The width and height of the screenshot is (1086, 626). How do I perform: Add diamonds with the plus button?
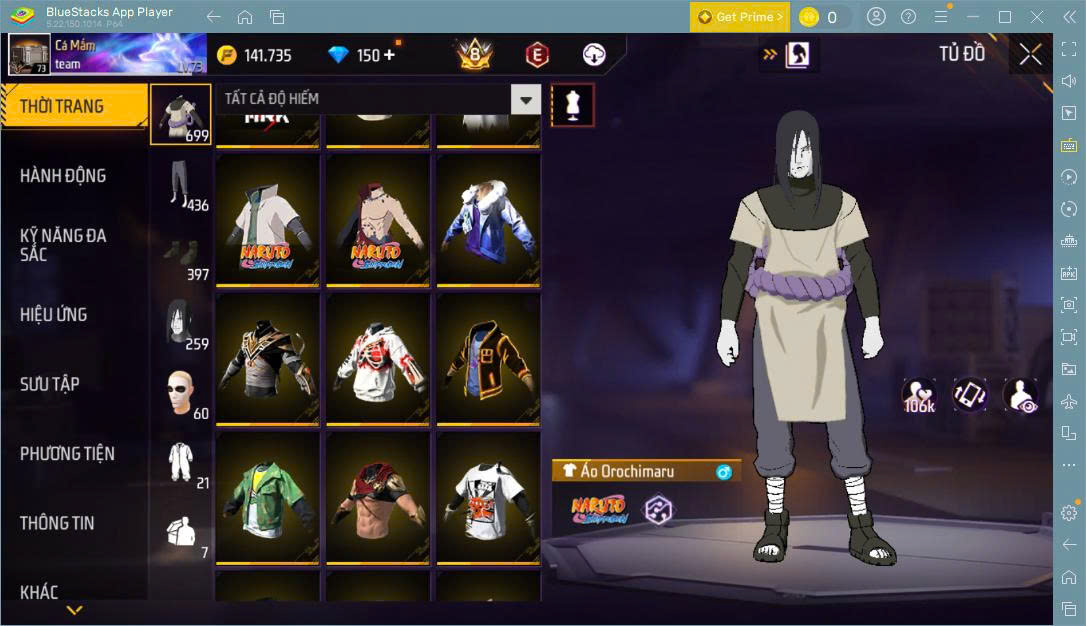(x=389, y=55)
